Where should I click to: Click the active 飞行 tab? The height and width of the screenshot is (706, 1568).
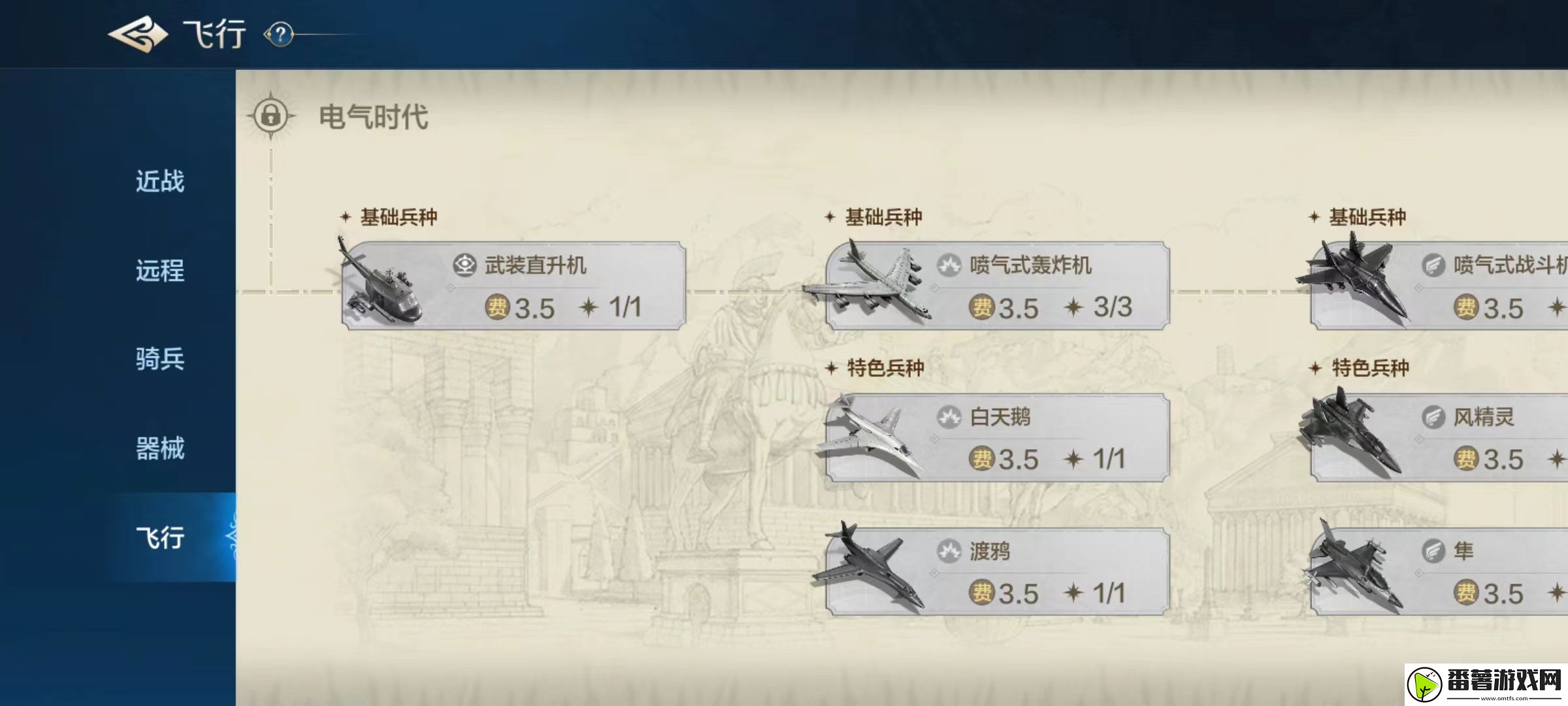pos(159,537)
